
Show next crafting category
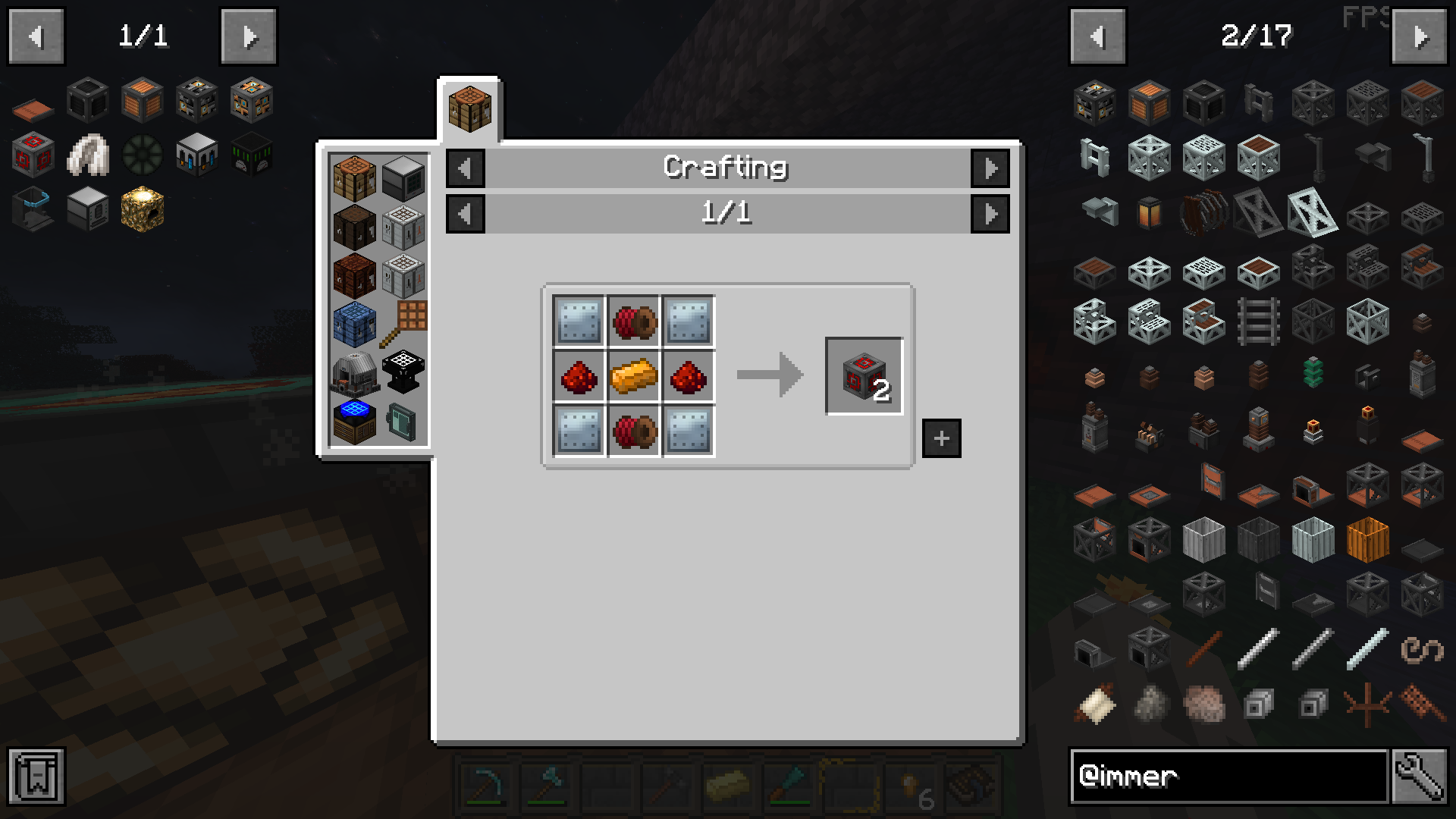coord(990,168)
